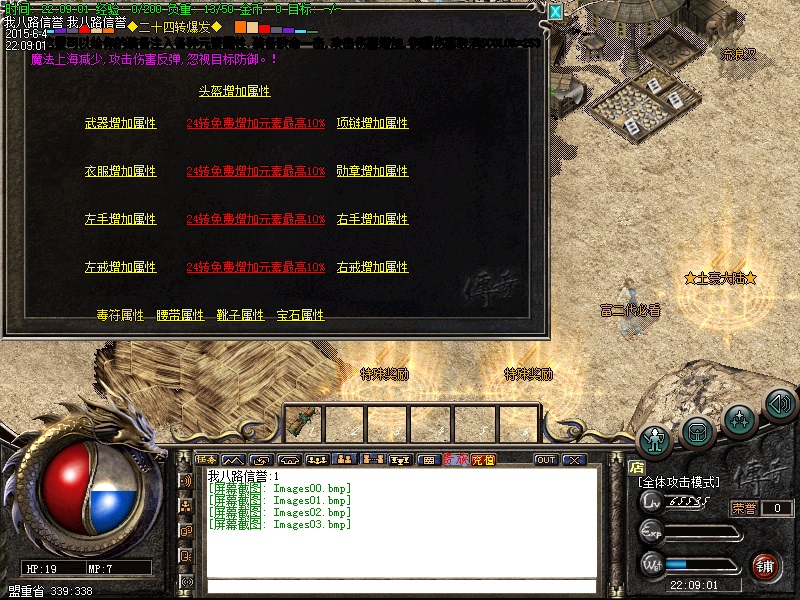Close the attribute upgrade dialog
800x600 pixels.
(556, 11)
